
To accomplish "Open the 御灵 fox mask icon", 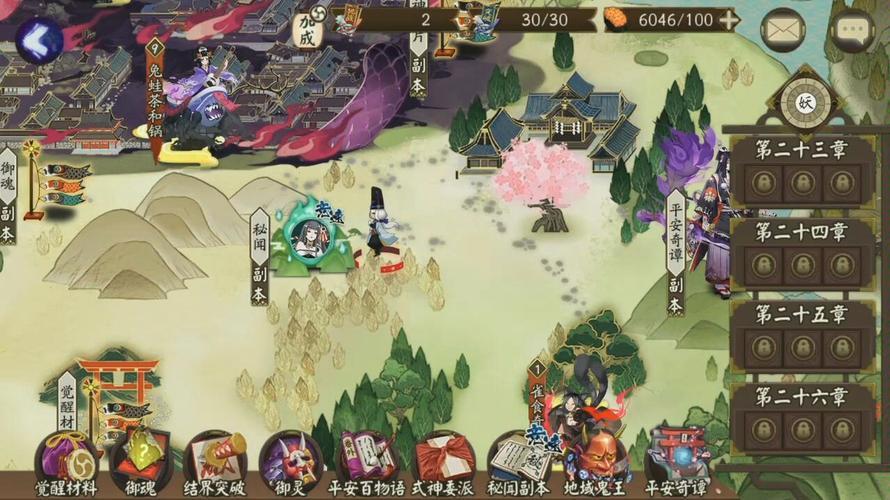I will tap(290, 460).
